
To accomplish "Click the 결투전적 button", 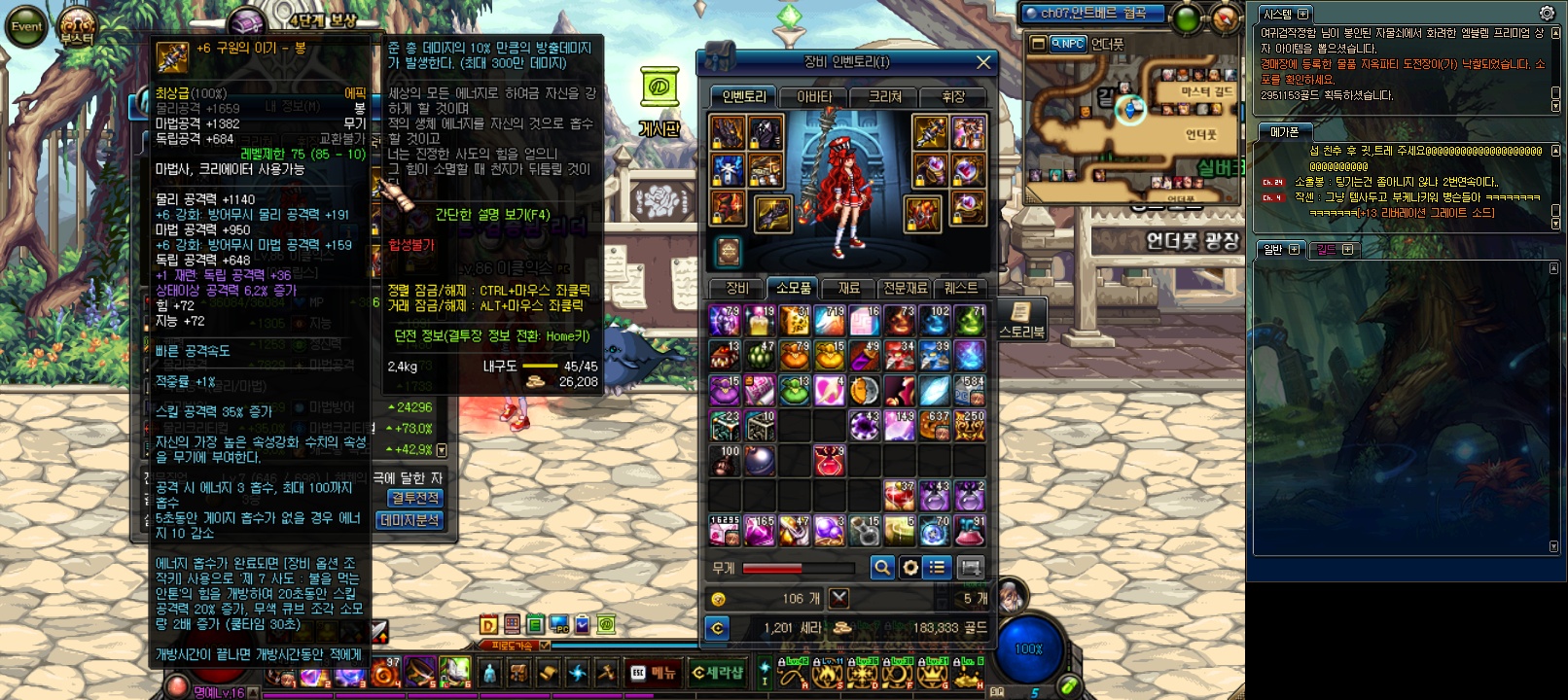I will coord(414,498).
